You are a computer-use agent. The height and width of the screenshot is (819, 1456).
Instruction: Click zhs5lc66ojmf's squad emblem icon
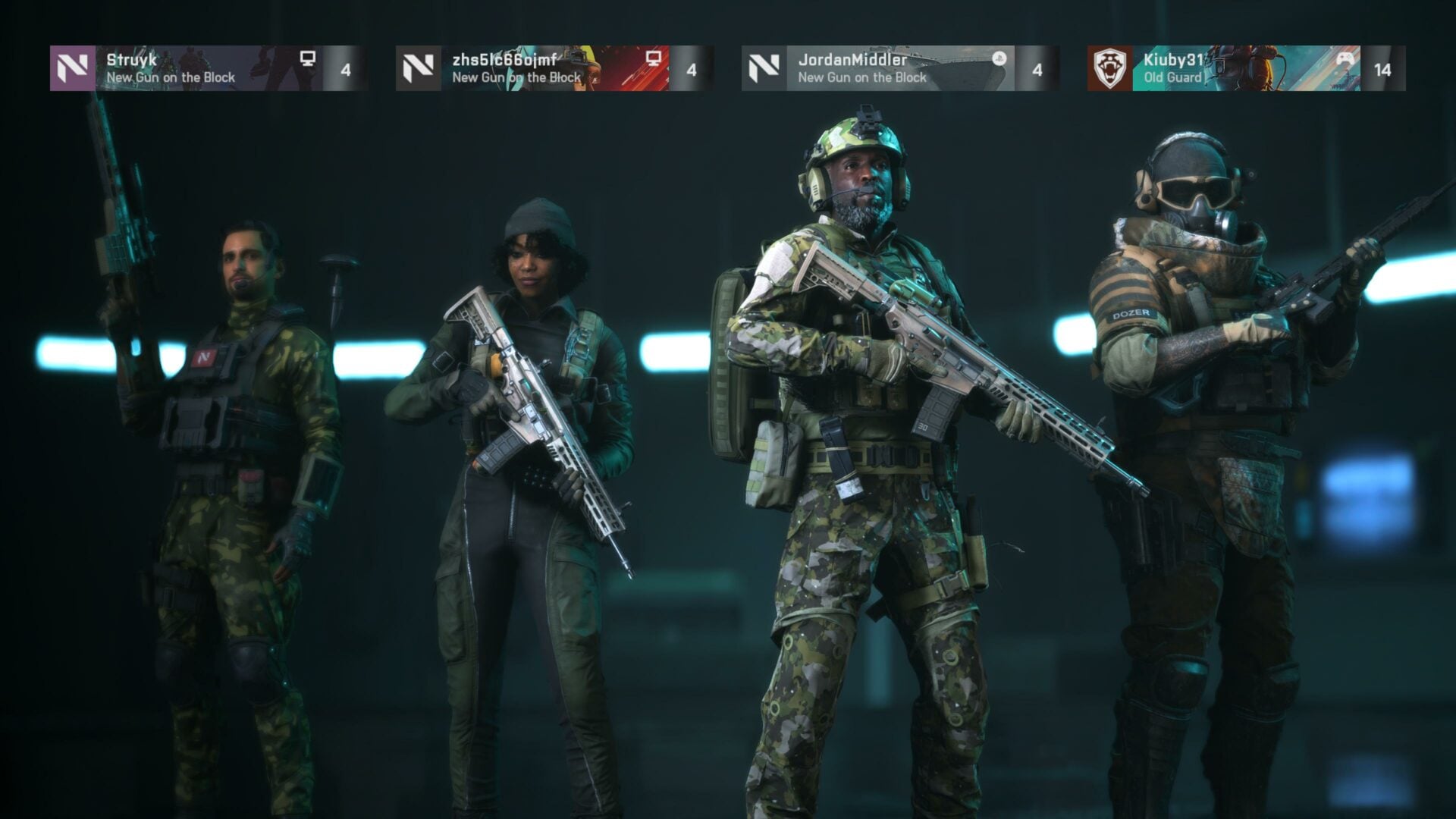[x=418, y=68]
